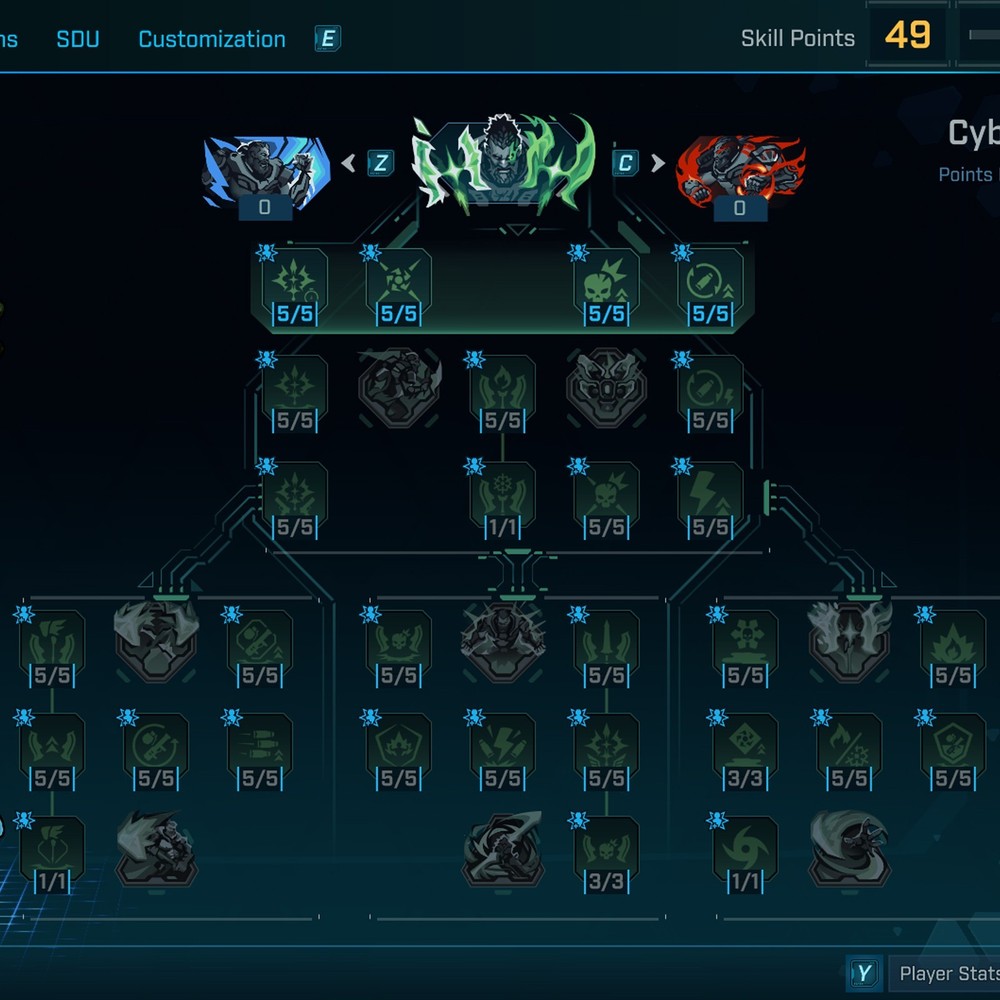
Task: Choose the green skill tree portrait
Action: 503,165
